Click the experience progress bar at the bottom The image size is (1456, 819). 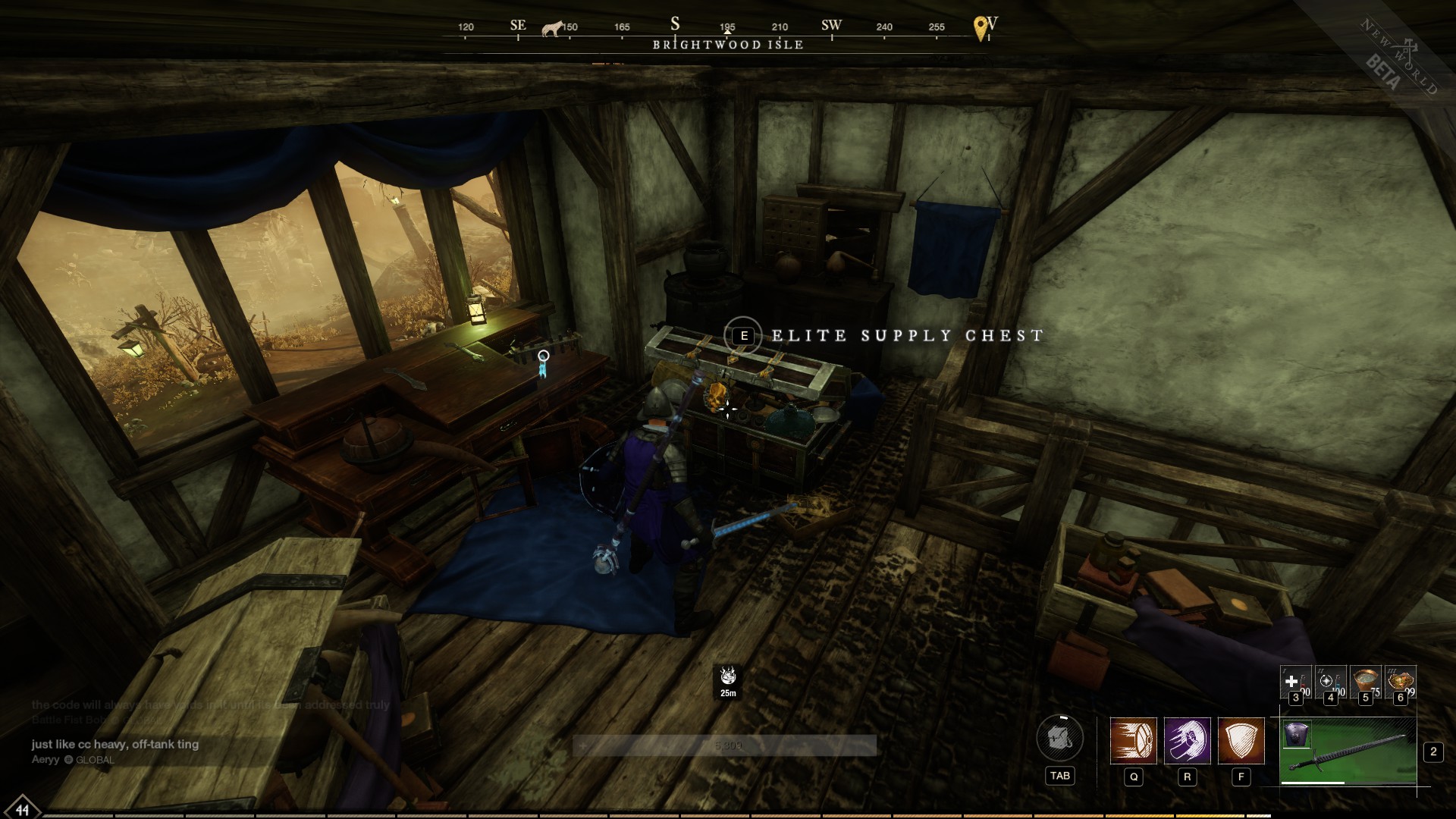click(x=728, y=813)
